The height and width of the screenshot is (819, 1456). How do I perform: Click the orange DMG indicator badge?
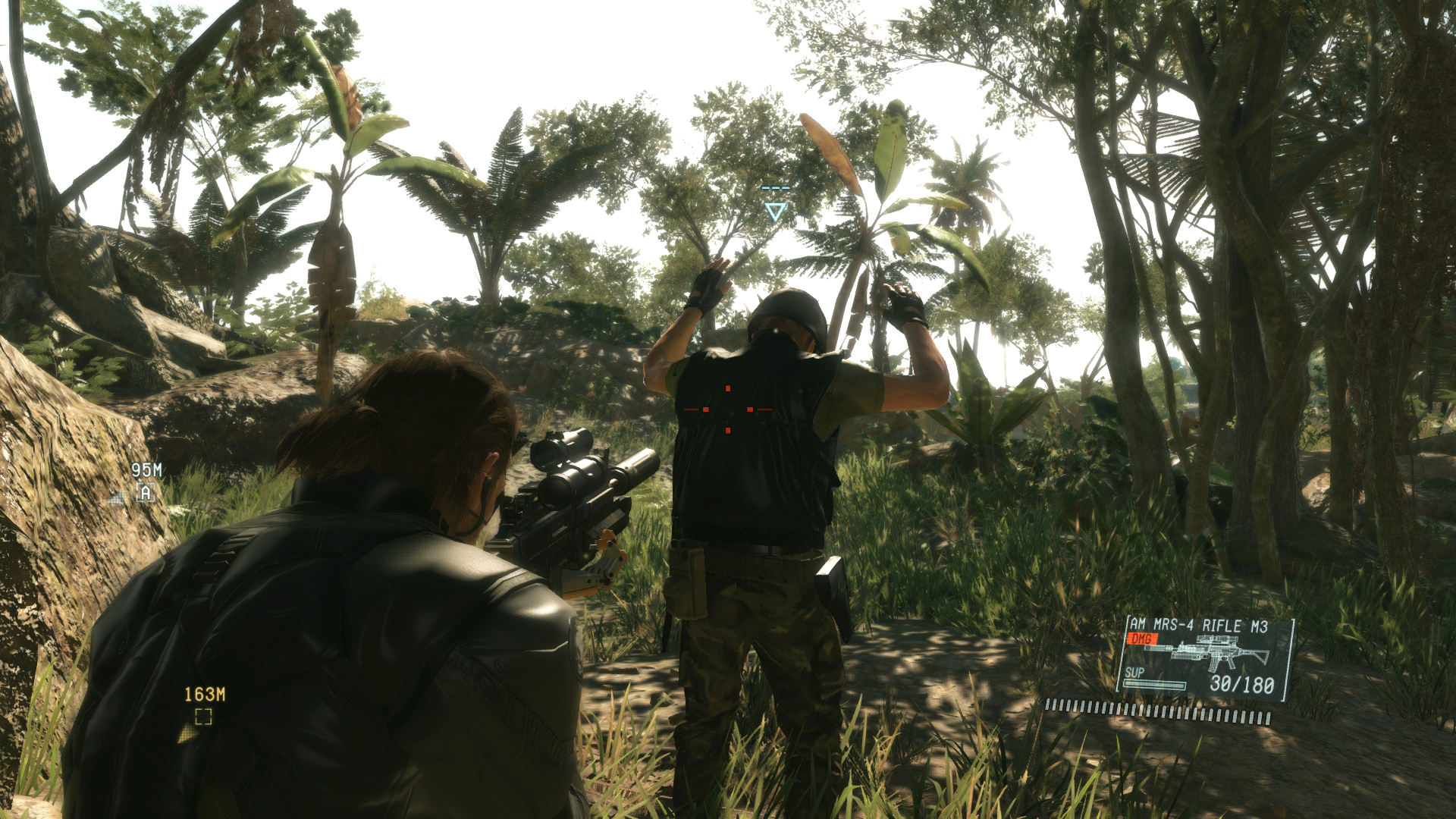(1143, 639)
